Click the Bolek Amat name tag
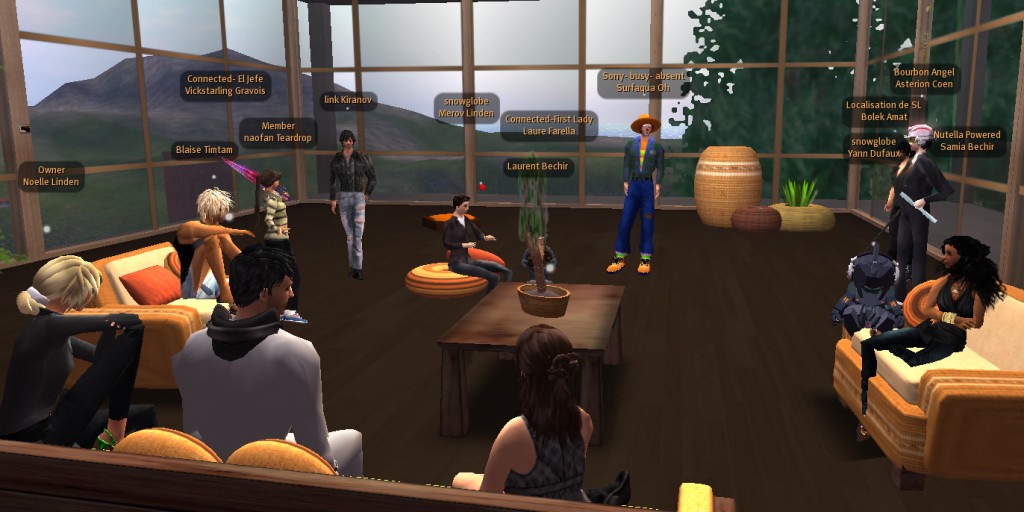 pos(883,111)
